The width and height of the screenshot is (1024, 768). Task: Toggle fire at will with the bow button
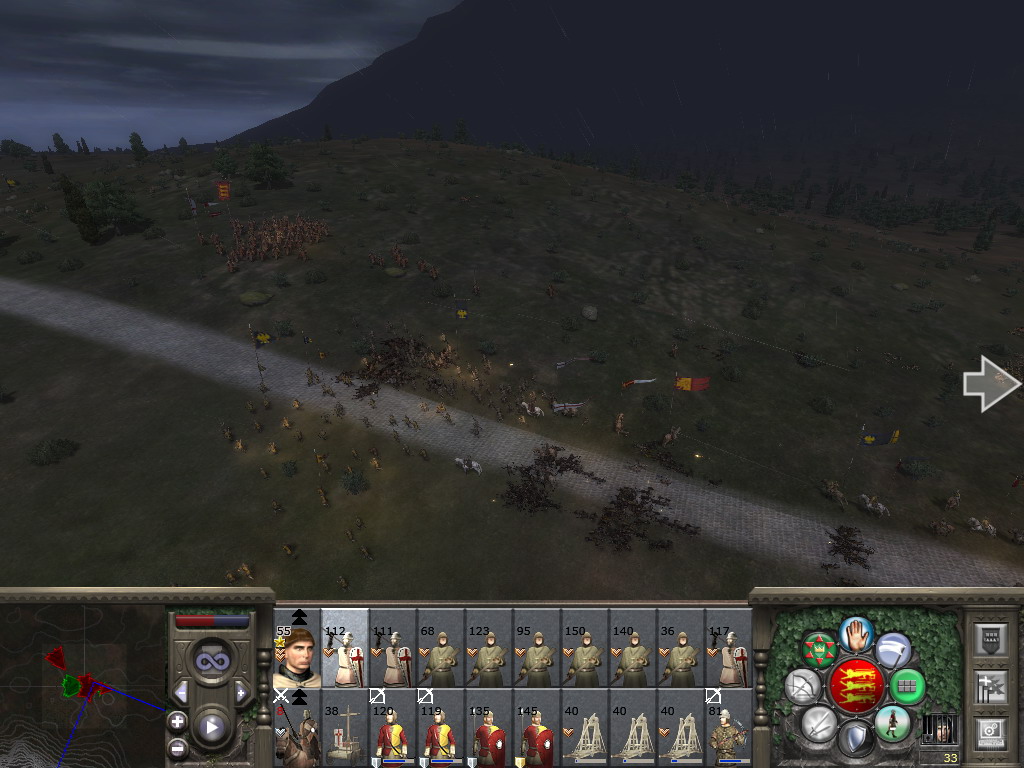(x=802, y=687)
